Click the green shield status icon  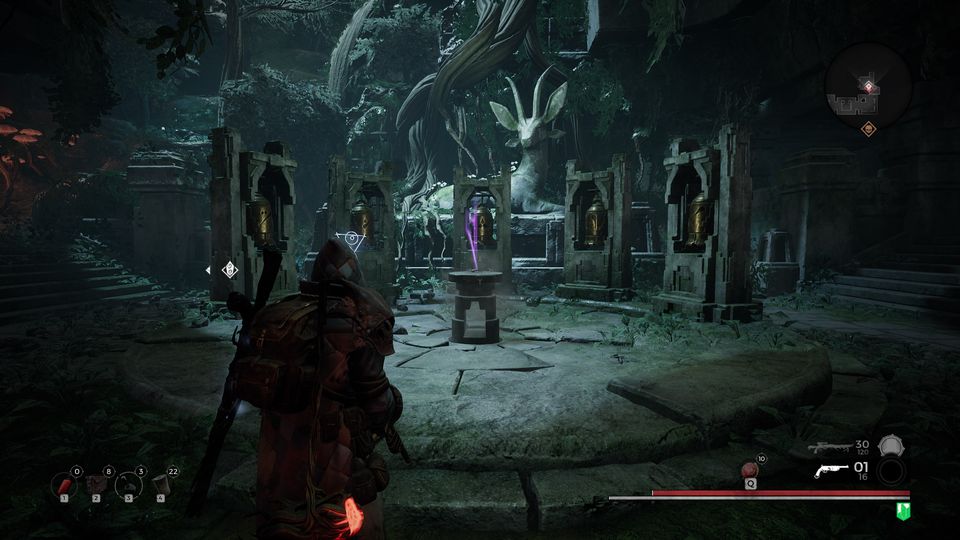pos(903,511)
